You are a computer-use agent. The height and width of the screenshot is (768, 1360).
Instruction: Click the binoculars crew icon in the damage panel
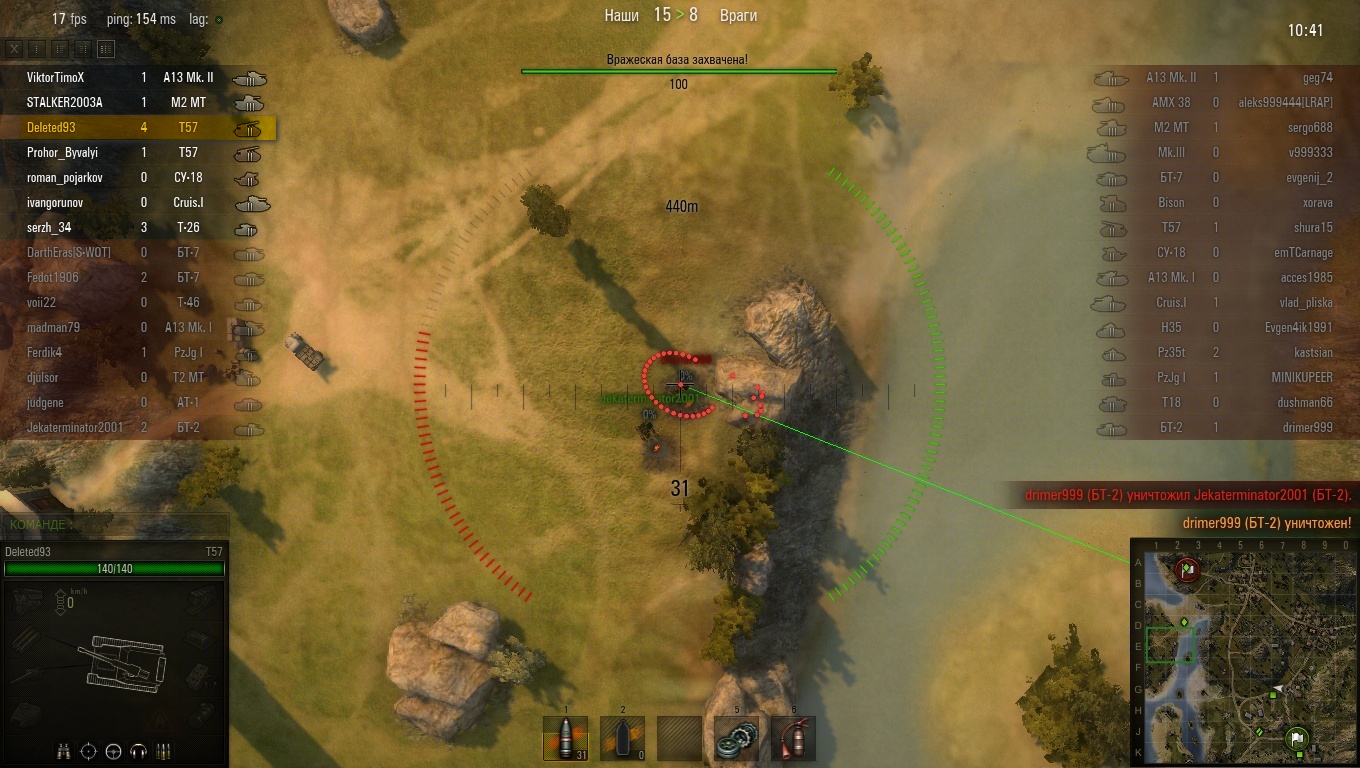tap(64, 751)
